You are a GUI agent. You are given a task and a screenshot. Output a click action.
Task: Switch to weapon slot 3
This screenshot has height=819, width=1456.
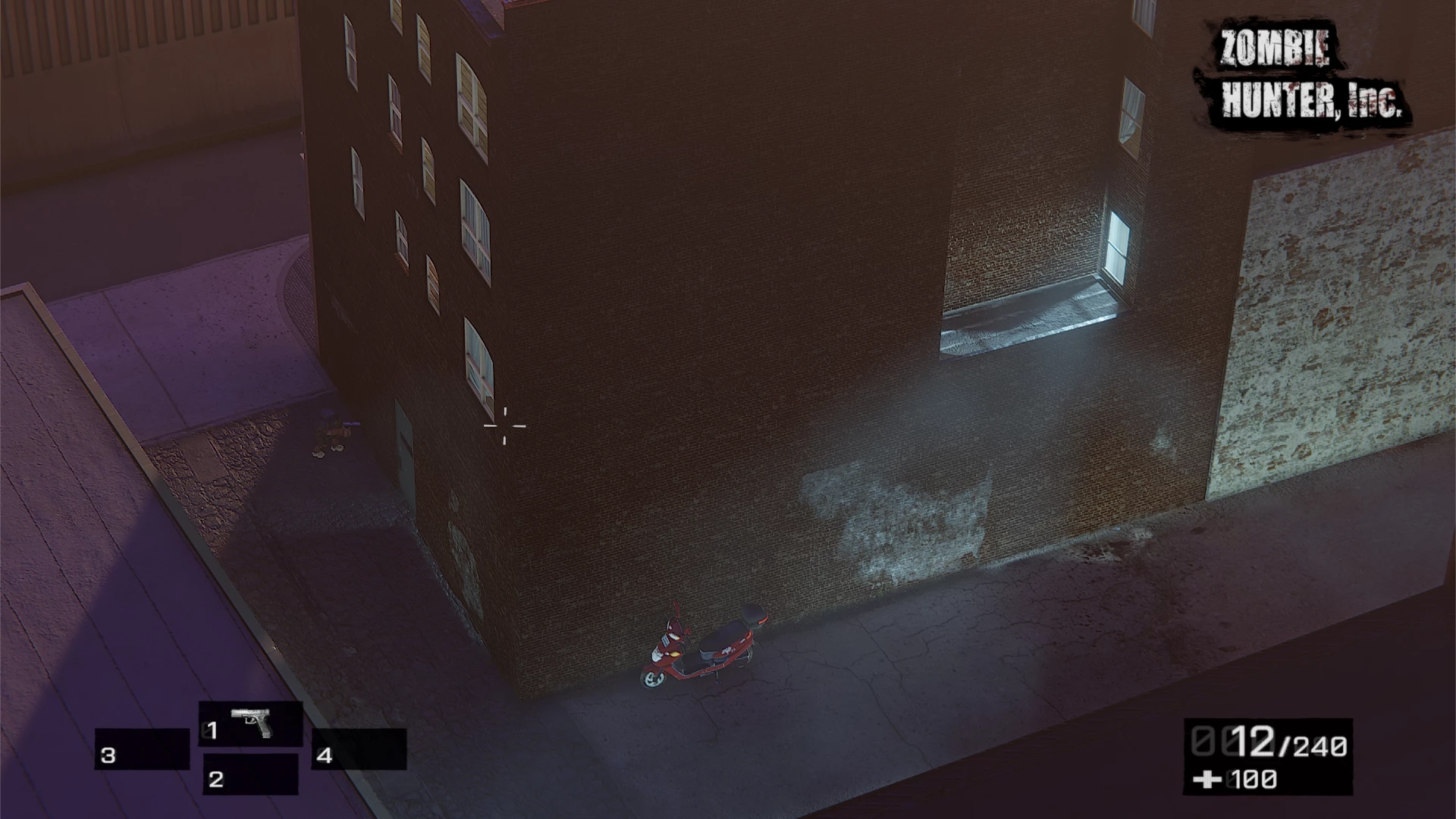(142, 750)
